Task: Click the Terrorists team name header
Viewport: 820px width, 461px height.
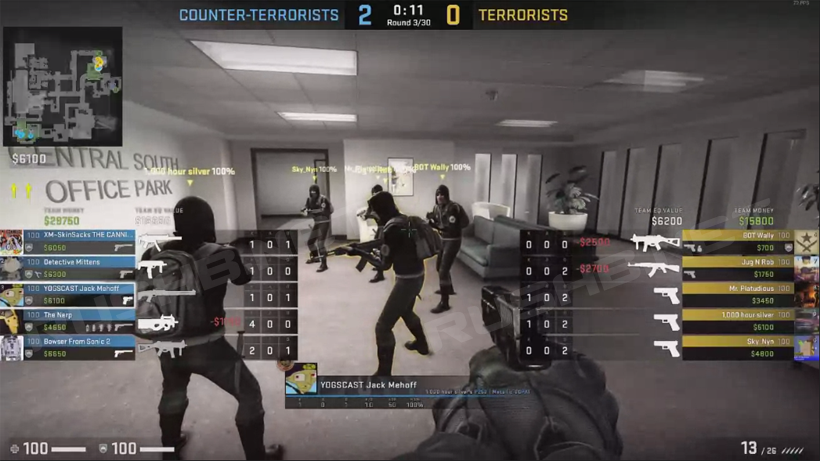Action: tap(523, 15)
